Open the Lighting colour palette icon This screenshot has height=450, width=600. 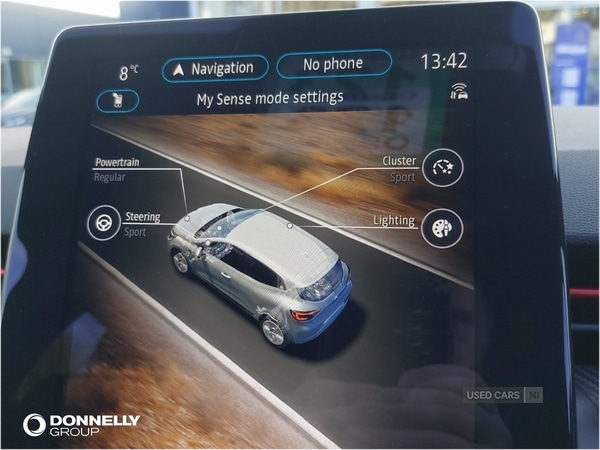tap(441, 228)
